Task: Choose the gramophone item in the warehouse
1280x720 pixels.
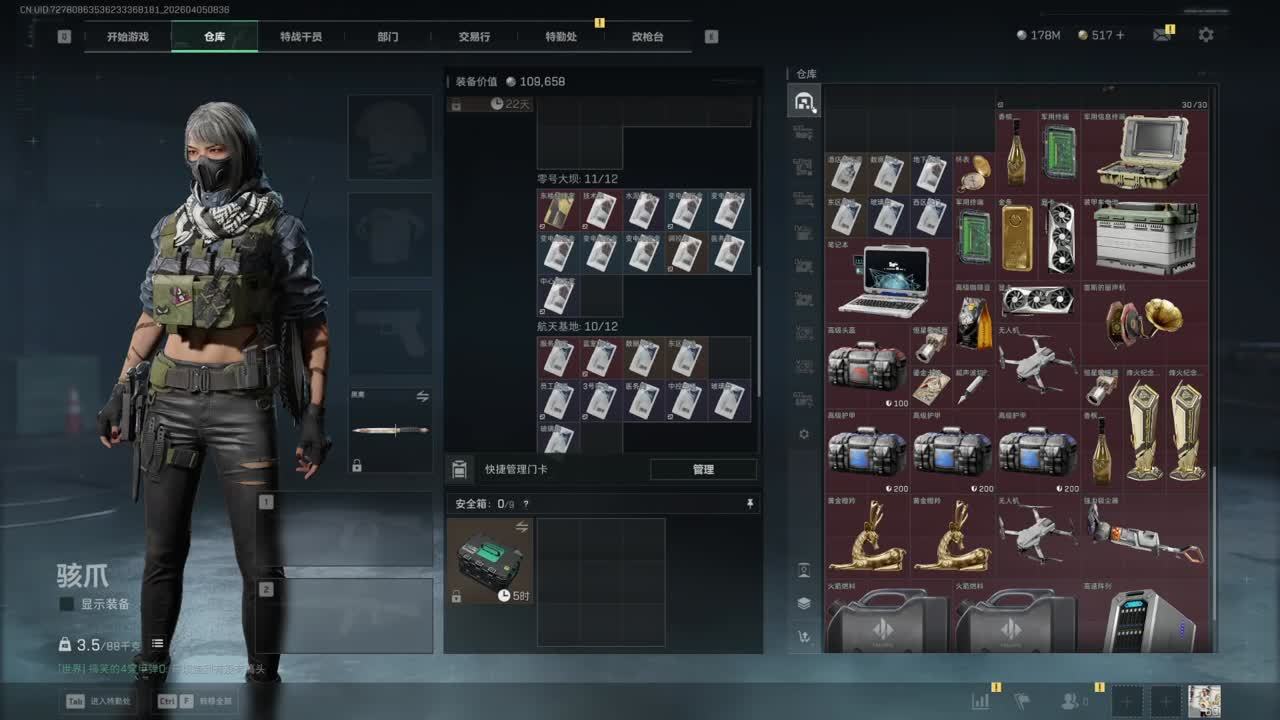Action: point(1145,321)
